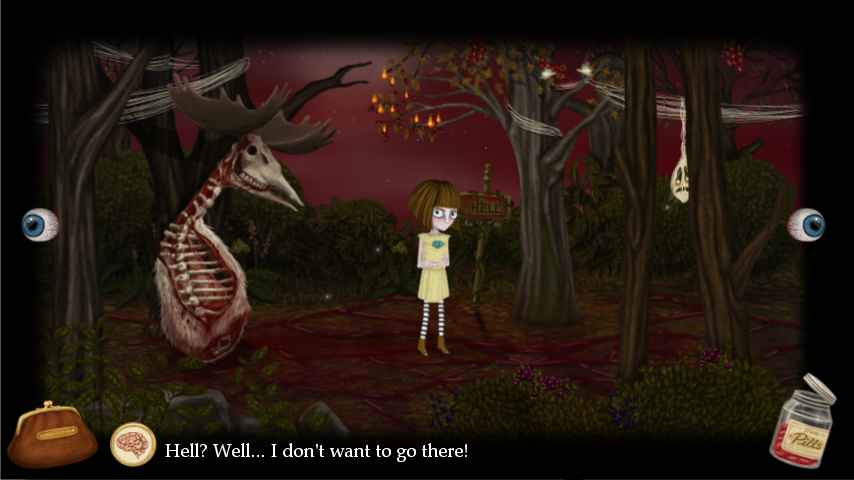Go right using the right eyeball
The height and width of the screenshot is (480, 854).
coord(806,224)
